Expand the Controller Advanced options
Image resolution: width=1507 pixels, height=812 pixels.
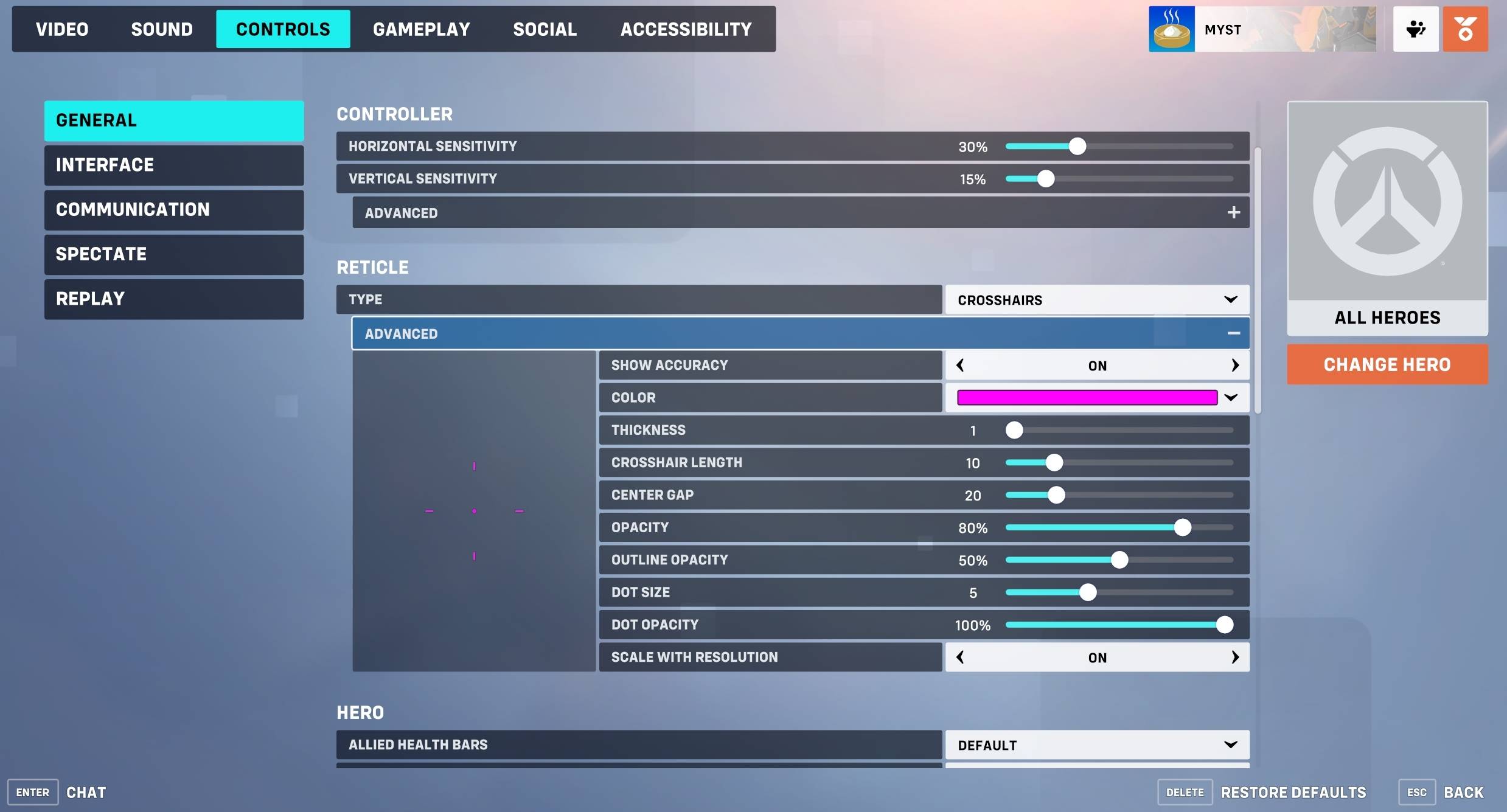click(x=1233, y=213)
